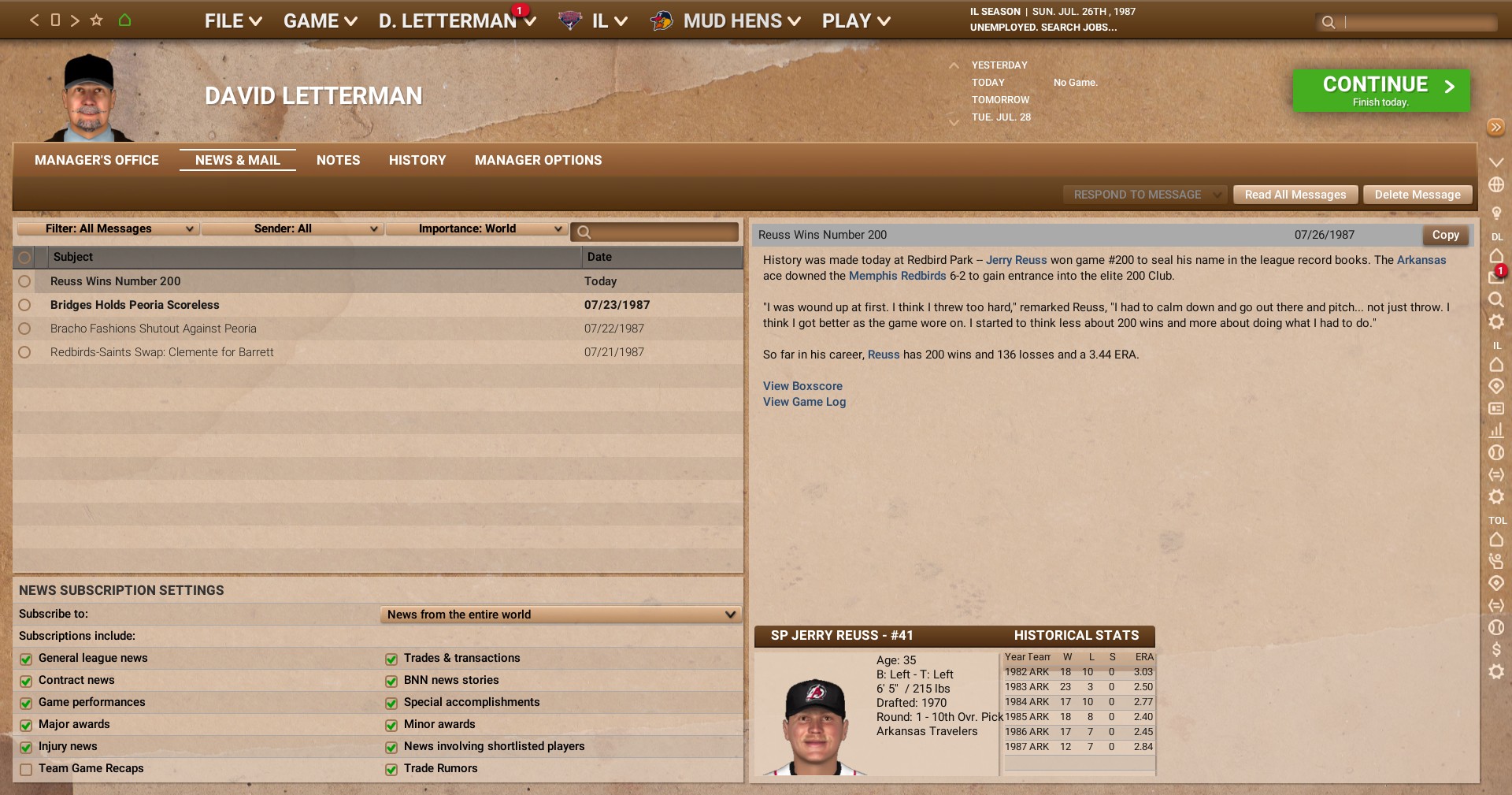Open the IL league standings chart icon
The image size is (1512, 795).
[1497, 431]
